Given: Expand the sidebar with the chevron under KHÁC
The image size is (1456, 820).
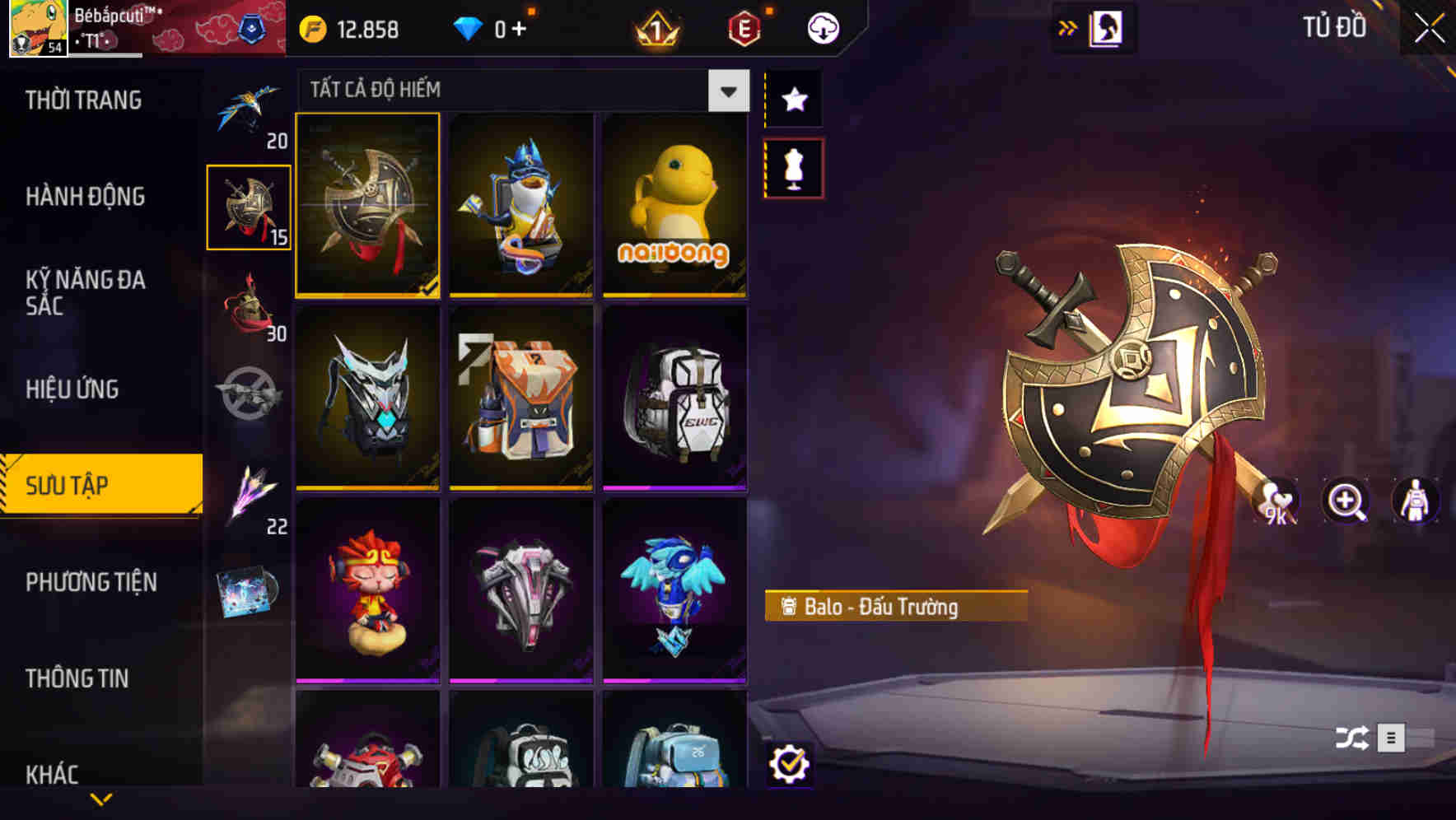Looking at the screenshot, I should [100, 798].
